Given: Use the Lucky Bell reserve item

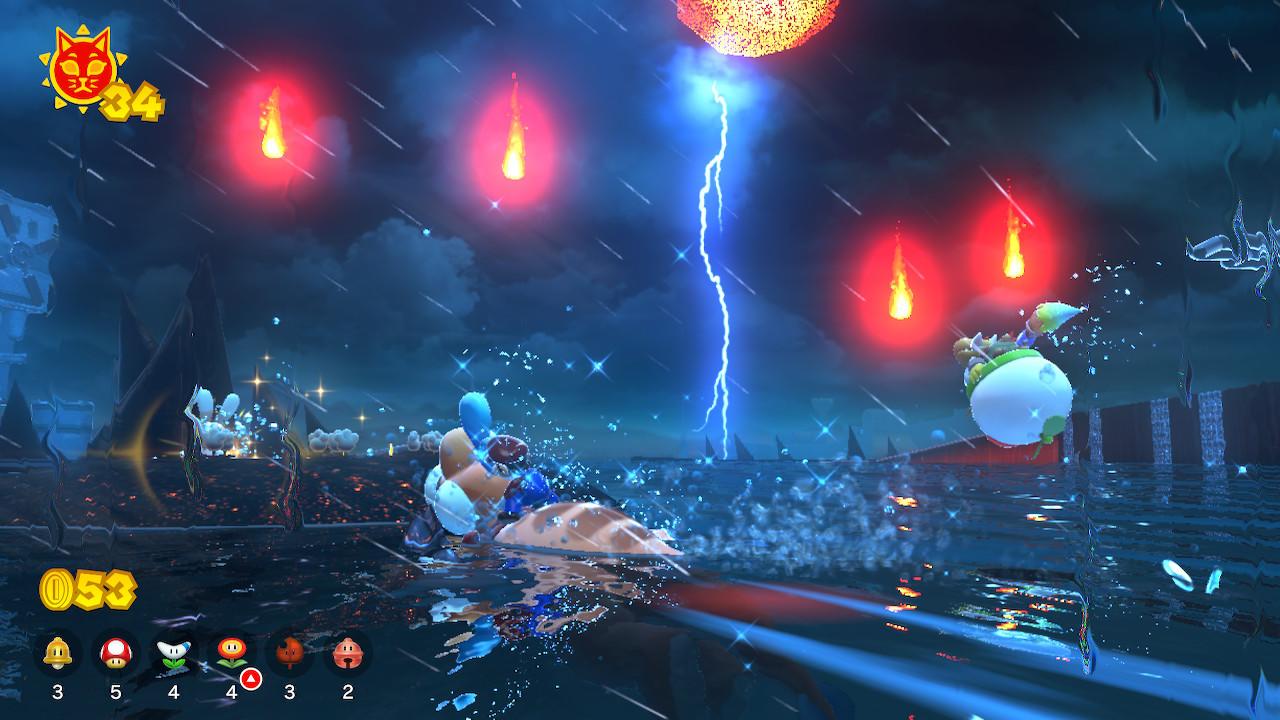Looking at the screenshot, I should [x=346, y=654].
